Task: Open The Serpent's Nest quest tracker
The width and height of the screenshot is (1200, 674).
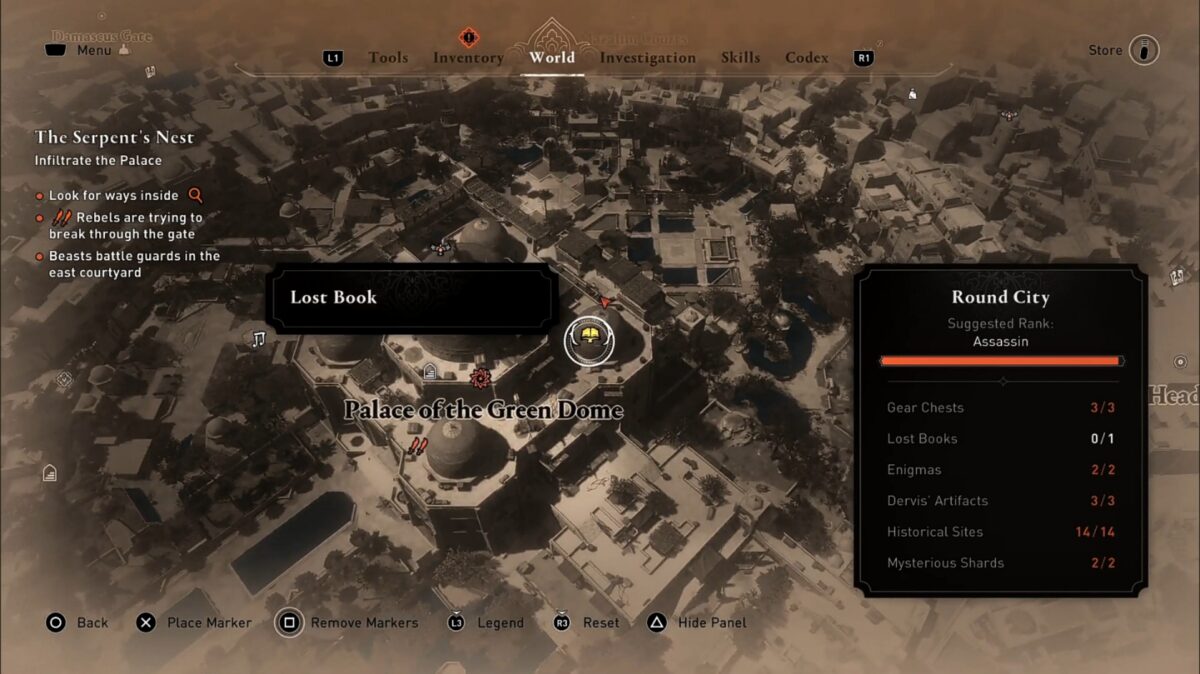Action: click(x=115, y=137)
